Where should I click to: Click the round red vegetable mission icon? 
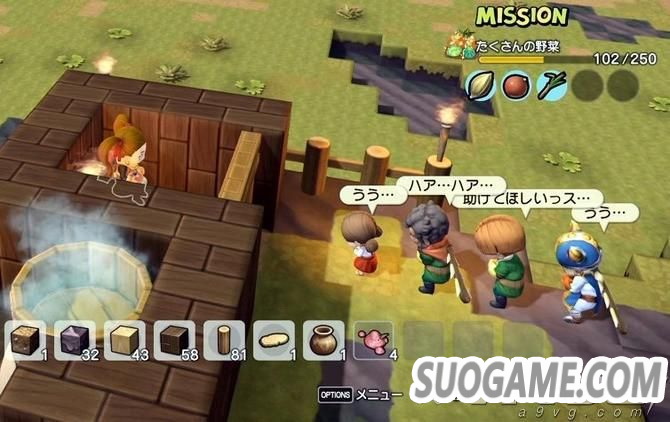pyautogui.click(x=516, y=86)
